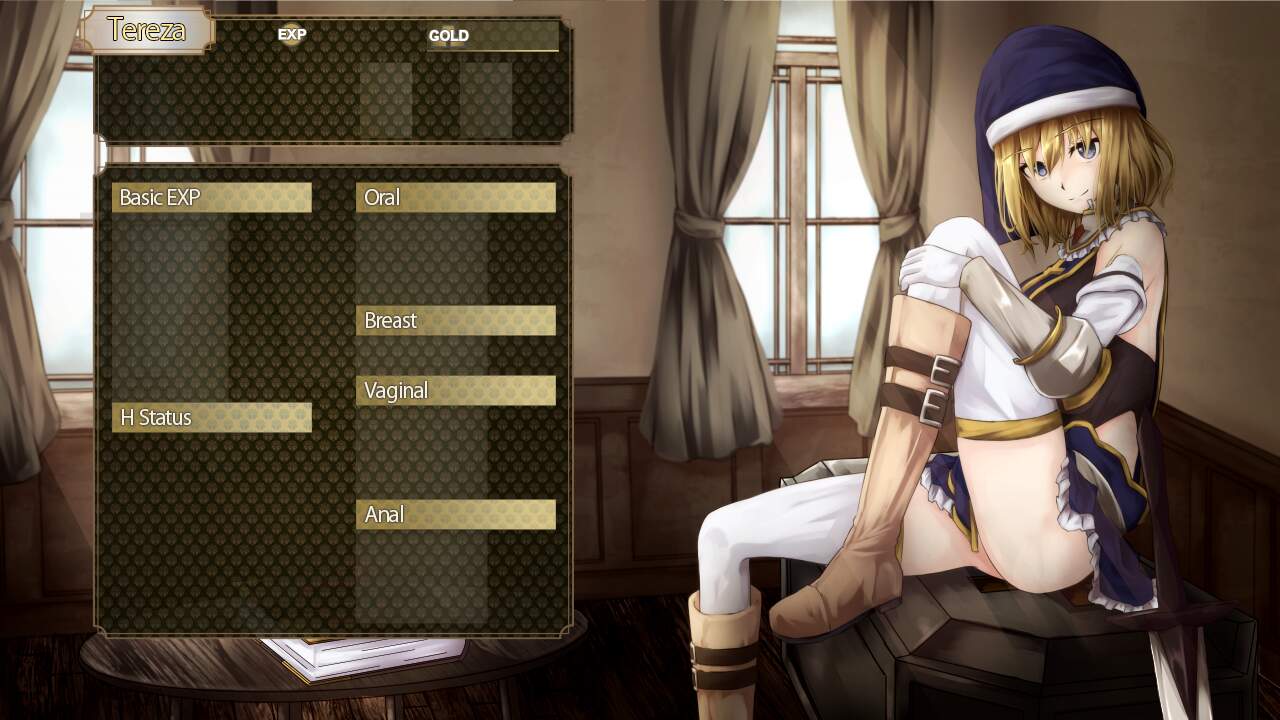Select the Basic EXP section header
Viewport: 1280px width, 720px height.
211,198
